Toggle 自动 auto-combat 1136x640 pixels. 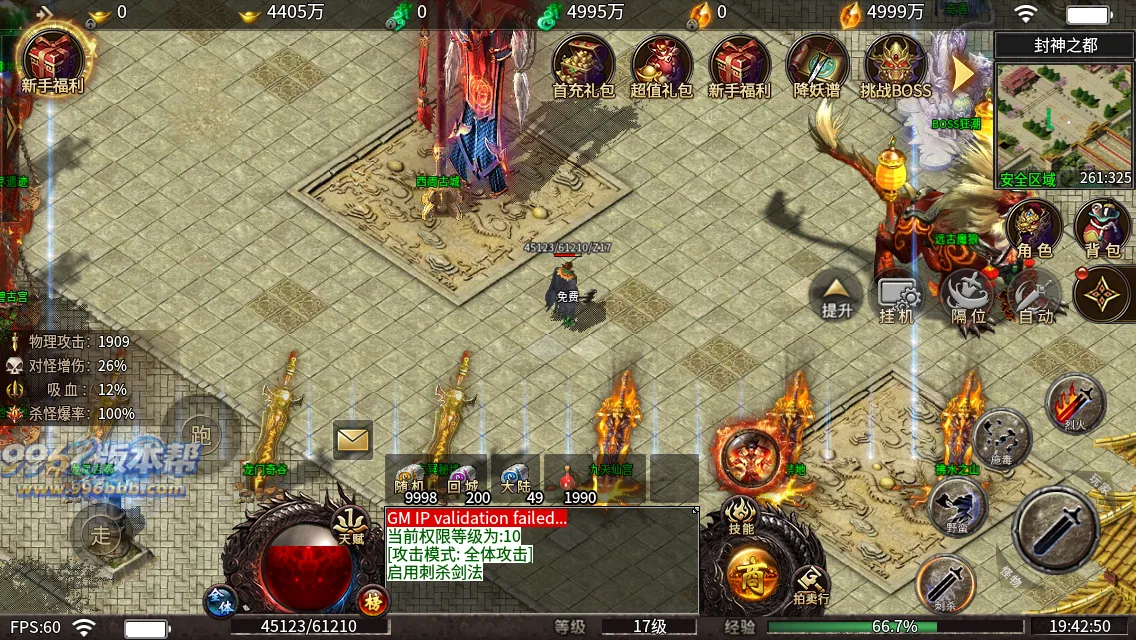coord(1034,299)
